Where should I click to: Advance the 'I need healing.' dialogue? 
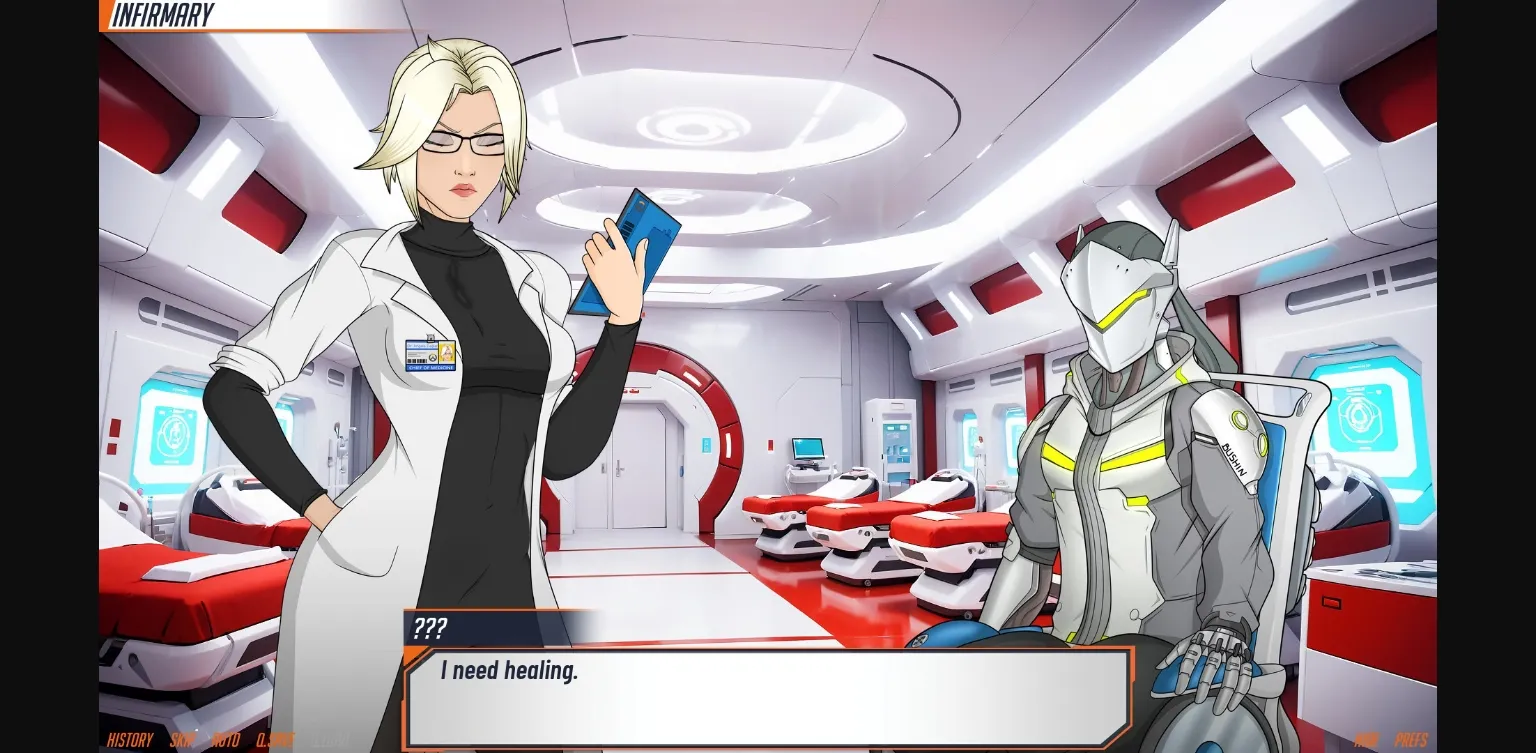pos(768,695)
